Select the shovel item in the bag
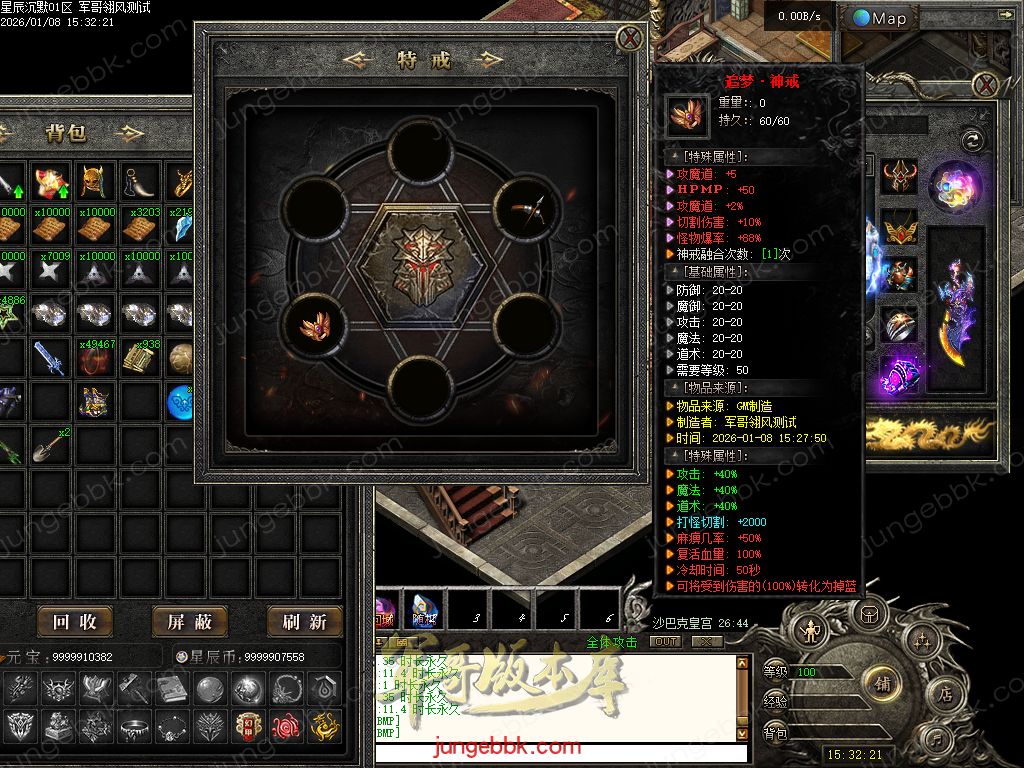The width and height of the screenshot is (1024, 768). (x=51, y=444)
